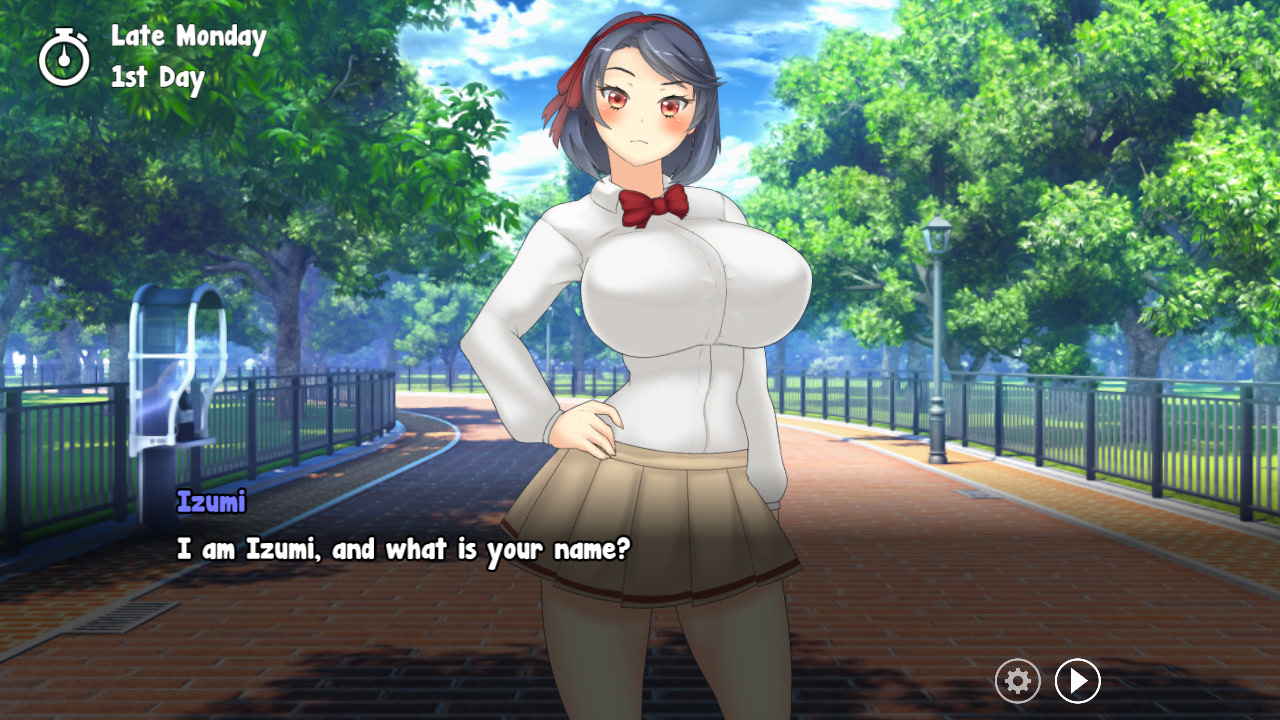Image resolution: width=1280 pixels, height=720 pixels.
Task: Click the leftmost bottom-corner circle icon
Action: 1017,681
